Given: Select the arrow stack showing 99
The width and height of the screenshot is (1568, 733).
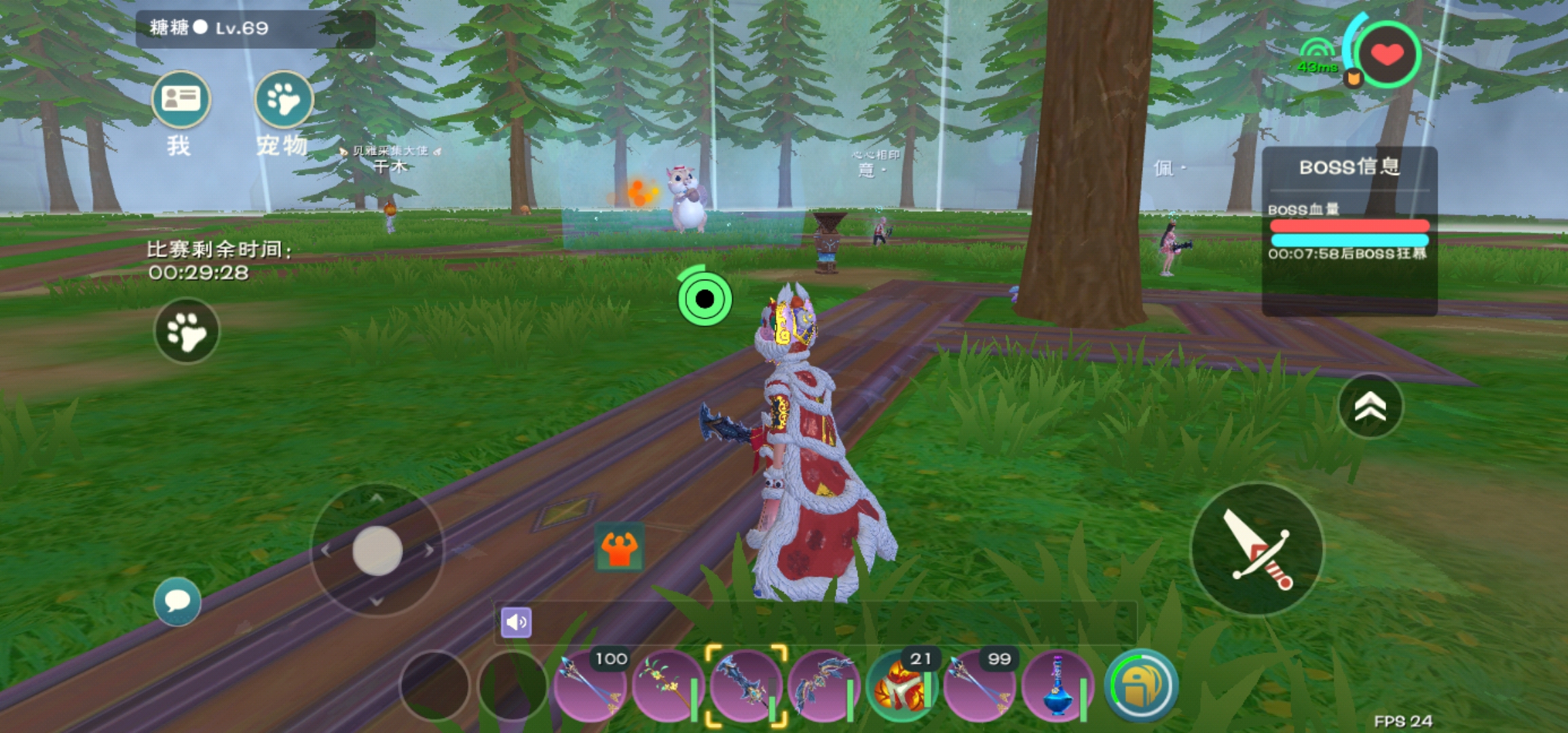Looking at the screenshot, I should coord(979,685).
